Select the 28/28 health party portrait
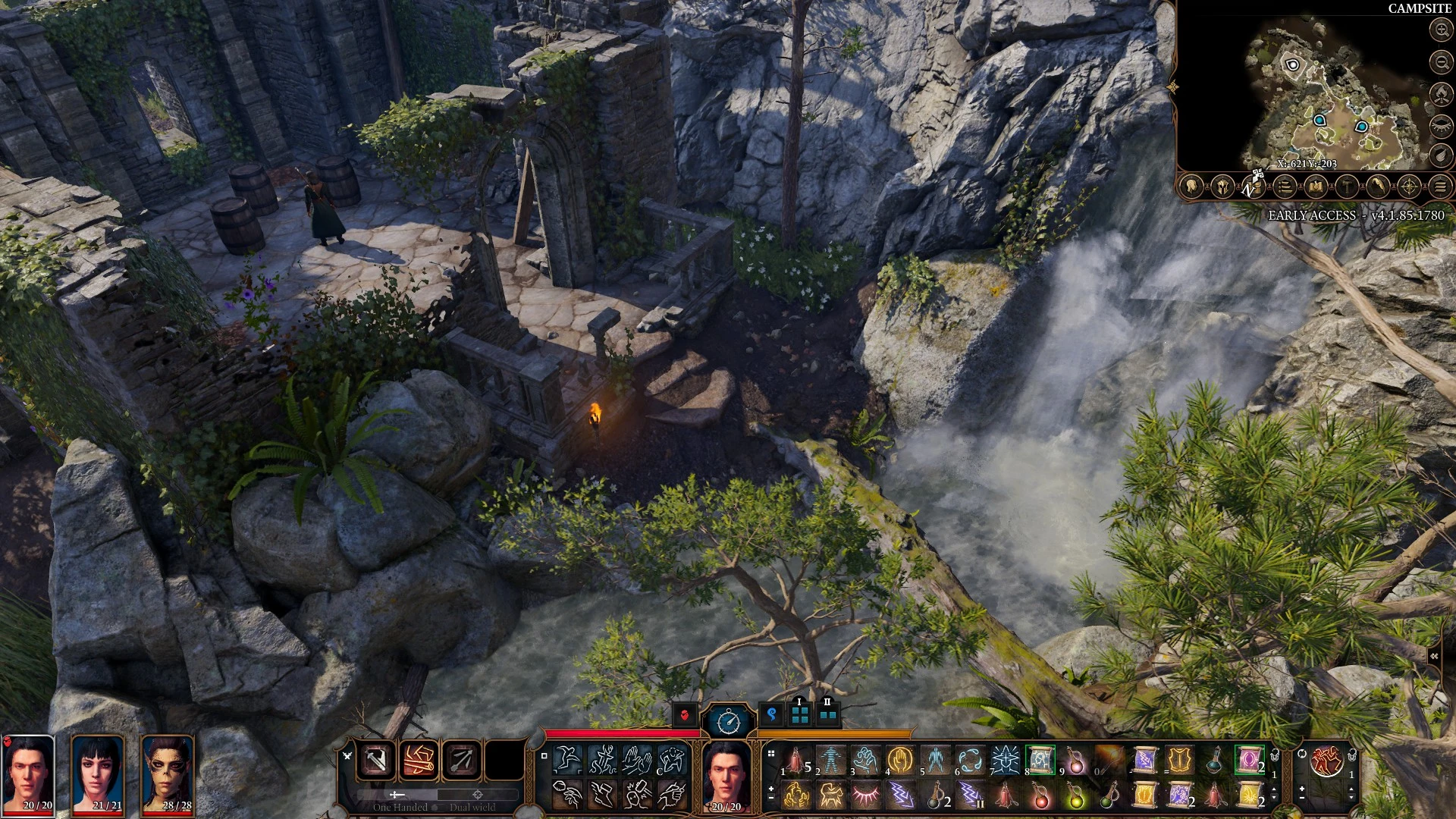 click(168, 773)
